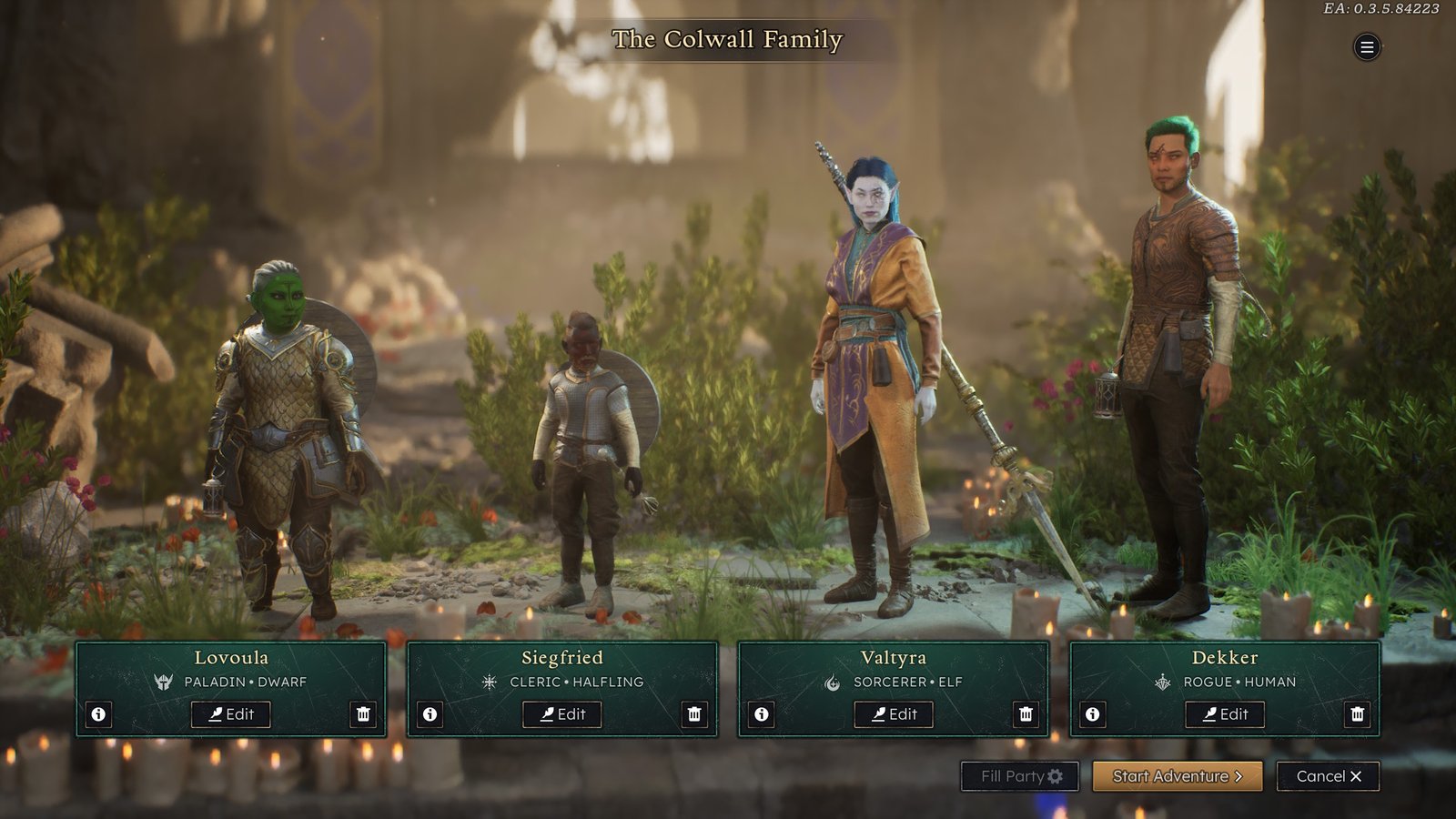Edit the cleric Siegfried

pyautogui.click(x=561, y=714)
